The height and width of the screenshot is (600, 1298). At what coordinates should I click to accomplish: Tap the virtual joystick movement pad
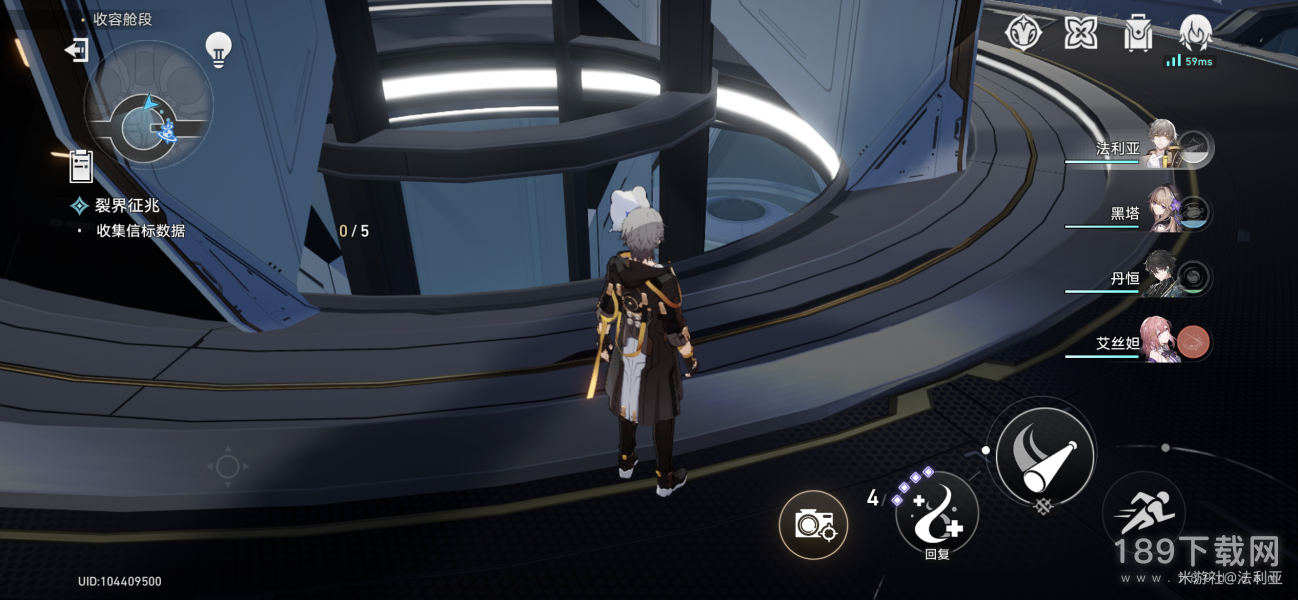click(x=227, y=466)
